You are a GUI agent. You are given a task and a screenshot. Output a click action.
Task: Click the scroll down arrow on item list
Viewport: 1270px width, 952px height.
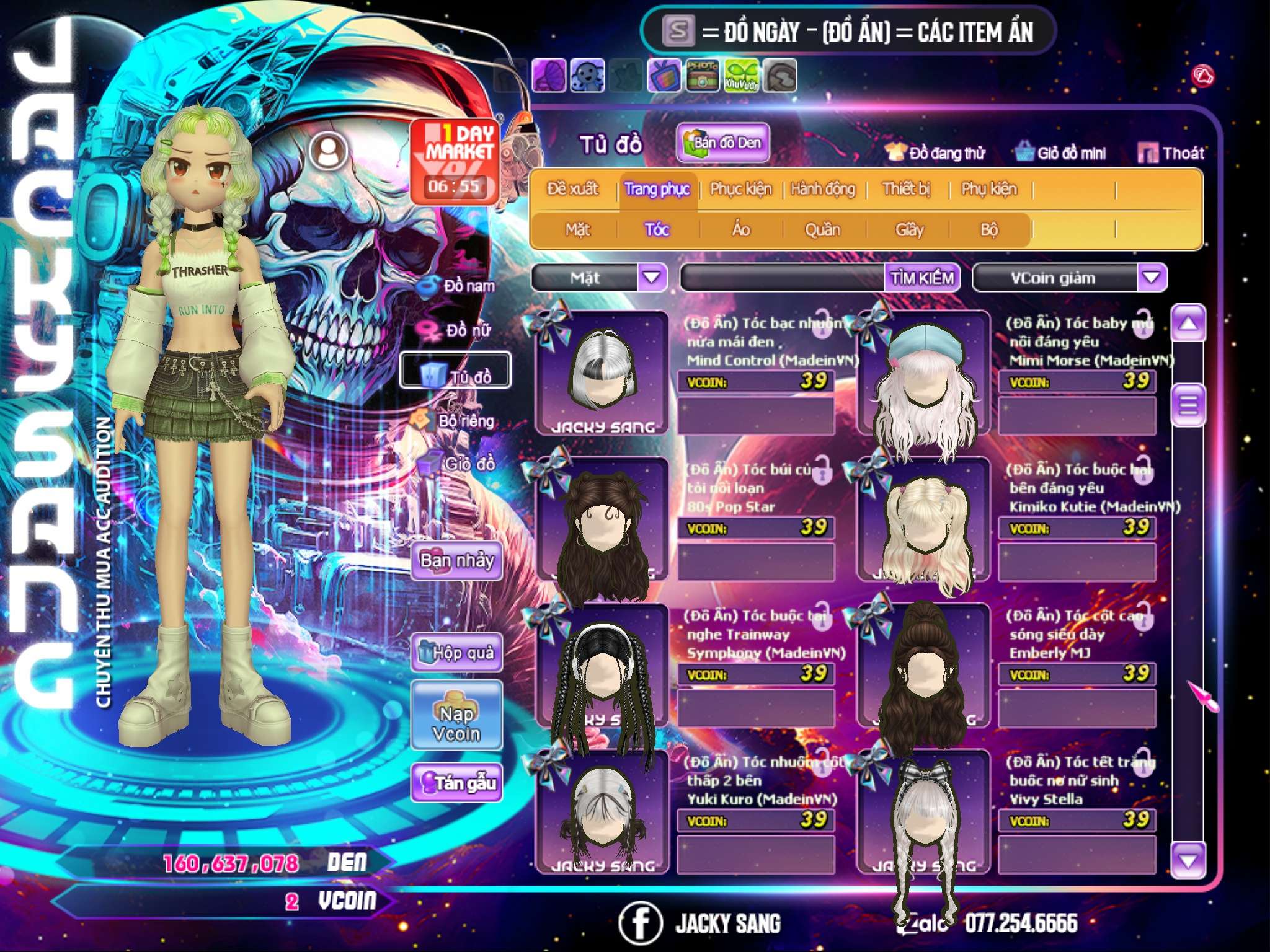tap(1188, 861)
